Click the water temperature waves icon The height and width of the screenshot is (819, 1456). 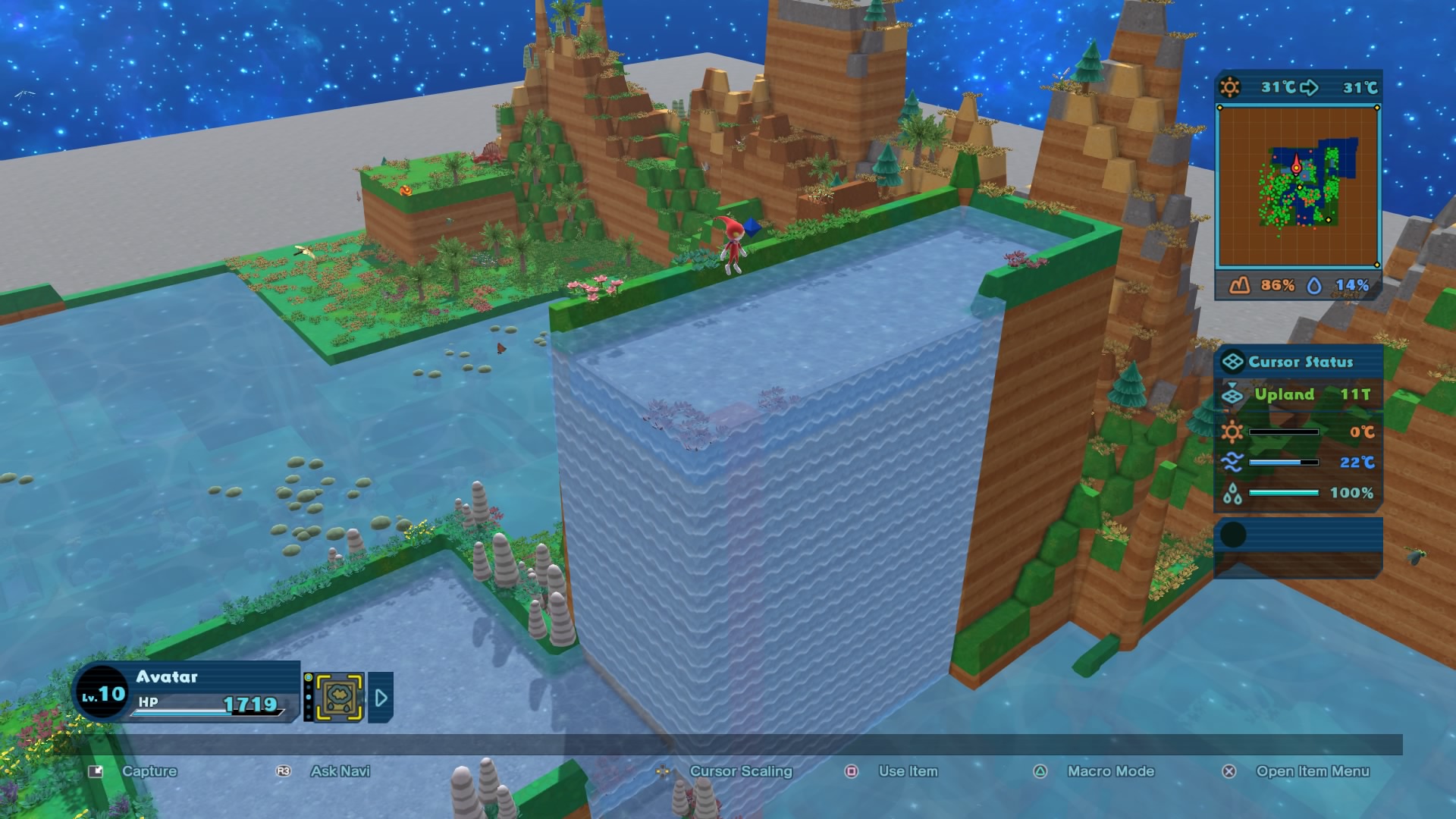pyautogui.click(x=1232, y=461)
